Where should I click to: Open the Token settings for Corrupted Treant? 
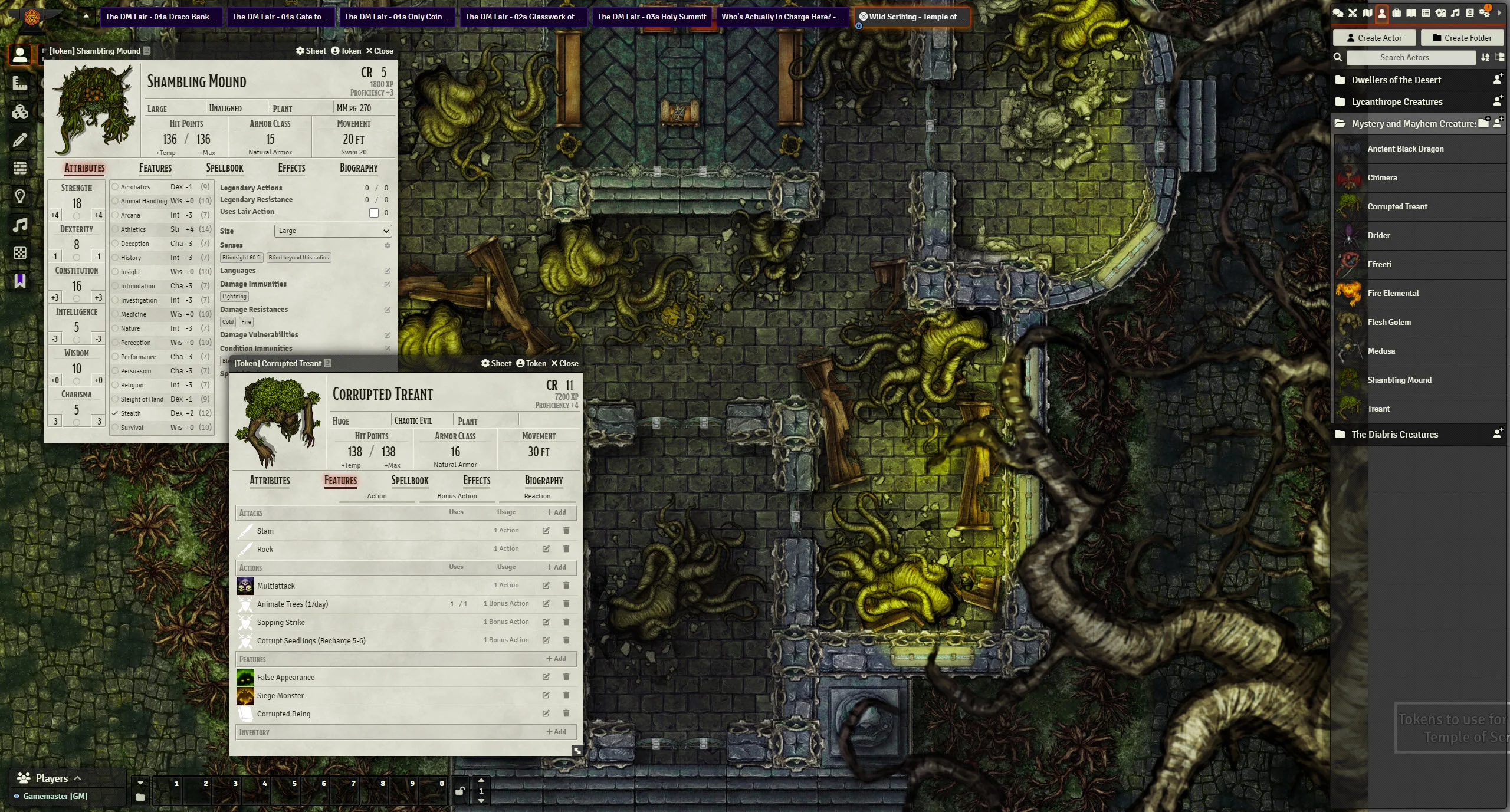pos(531,363)
